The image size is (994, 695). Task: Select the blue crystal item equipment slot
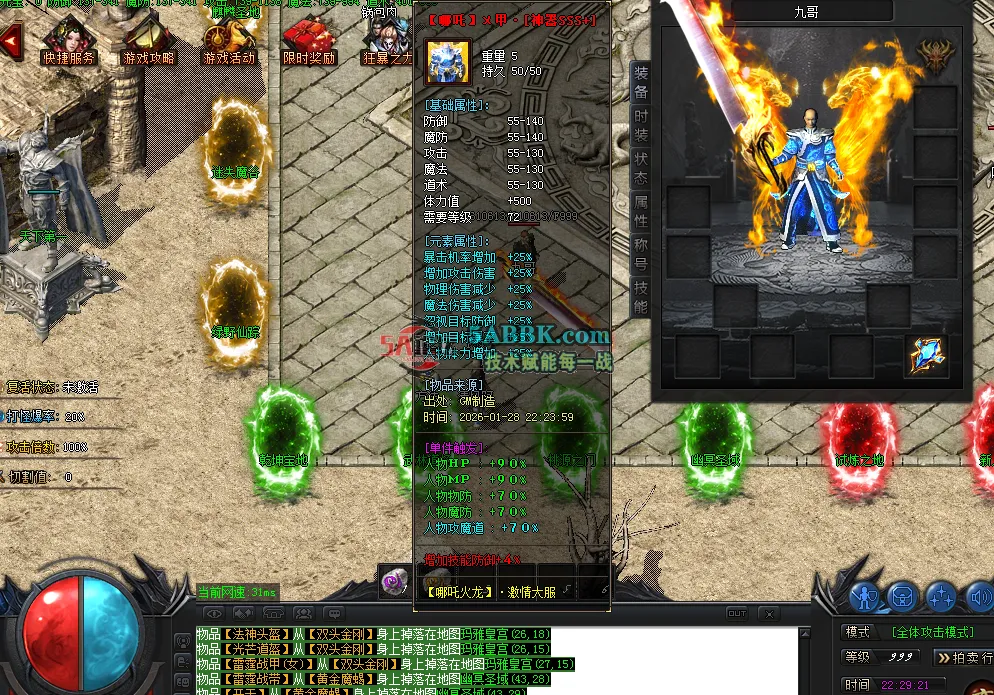(x=926, y=357)
